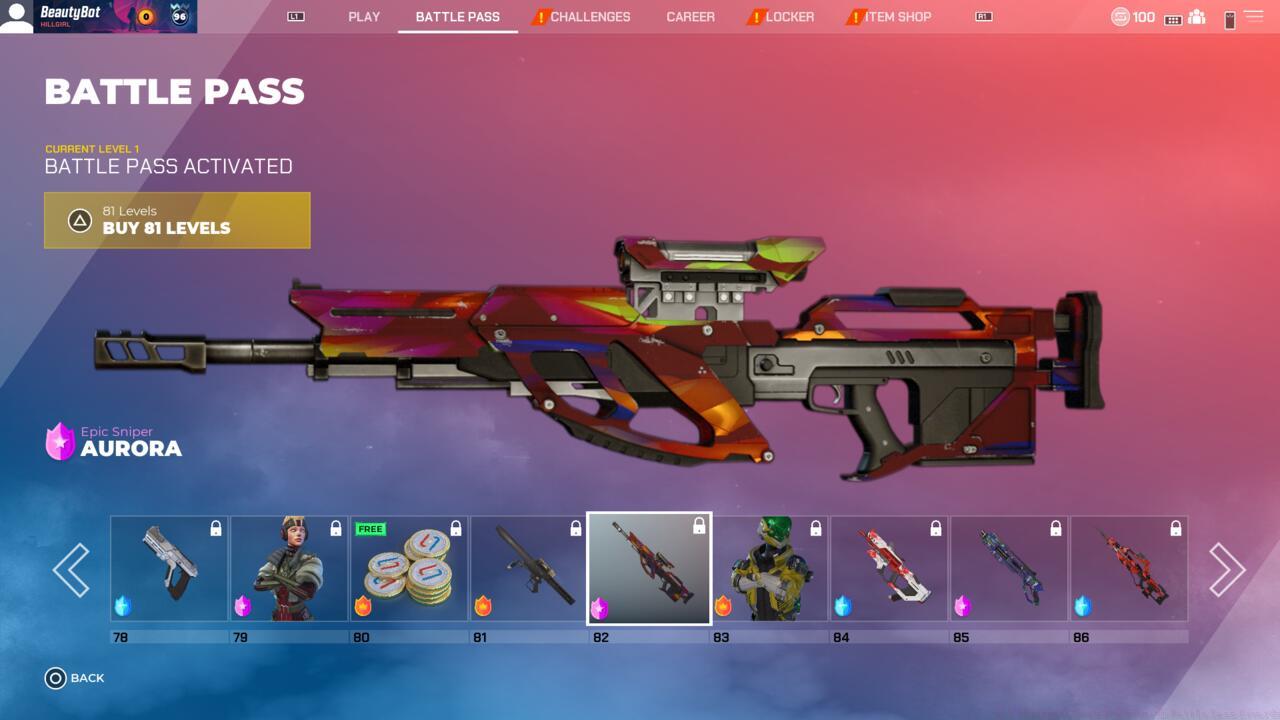The height and width of the screenshot is (720, 1280).
Task: Open the hamburger menu in top corner
Action: tap(1253, 17)
